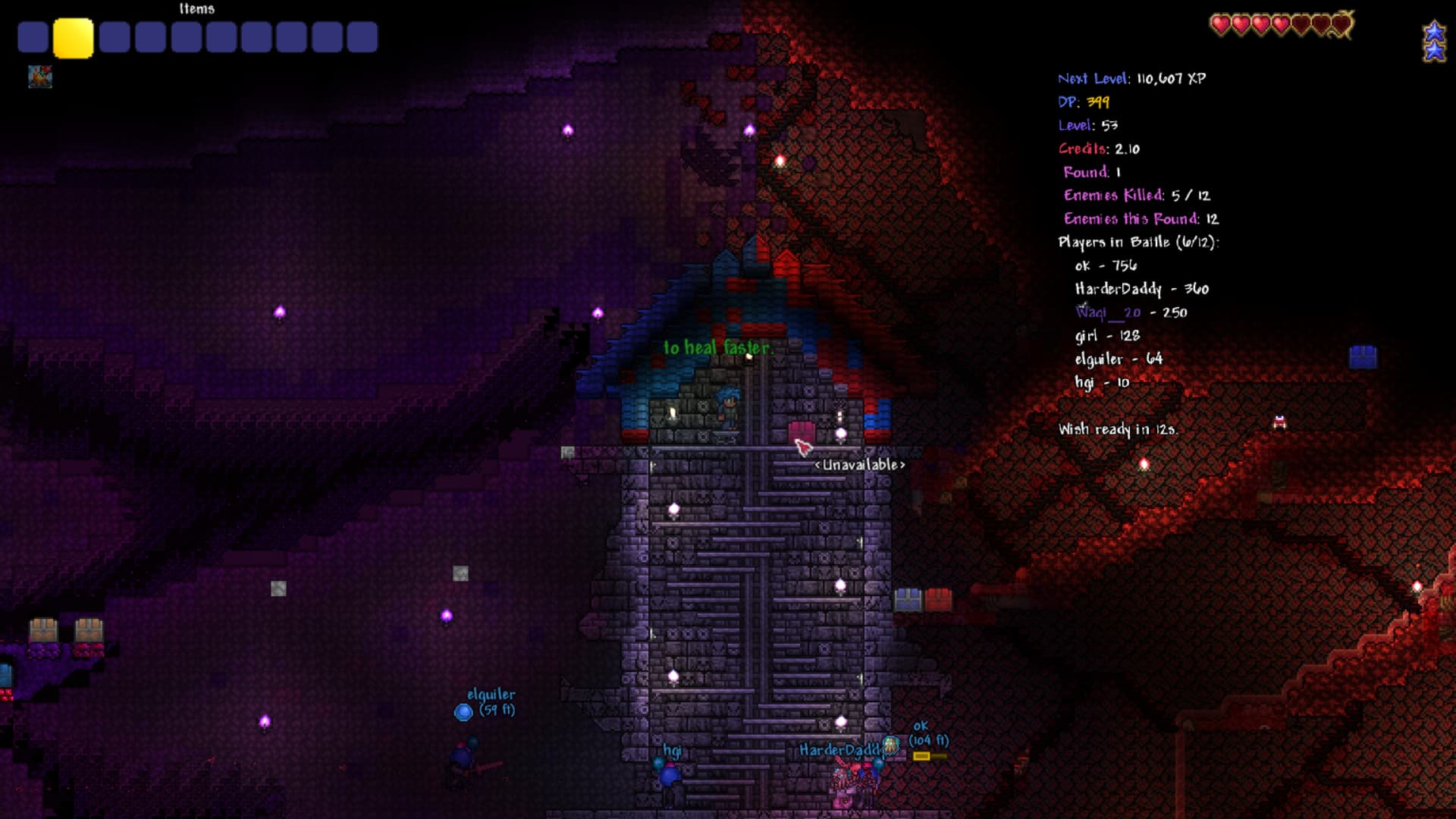The image size is (1456, 819).
Task: Select the highlighted yellow hotbar slot
Action: point(73,38)
